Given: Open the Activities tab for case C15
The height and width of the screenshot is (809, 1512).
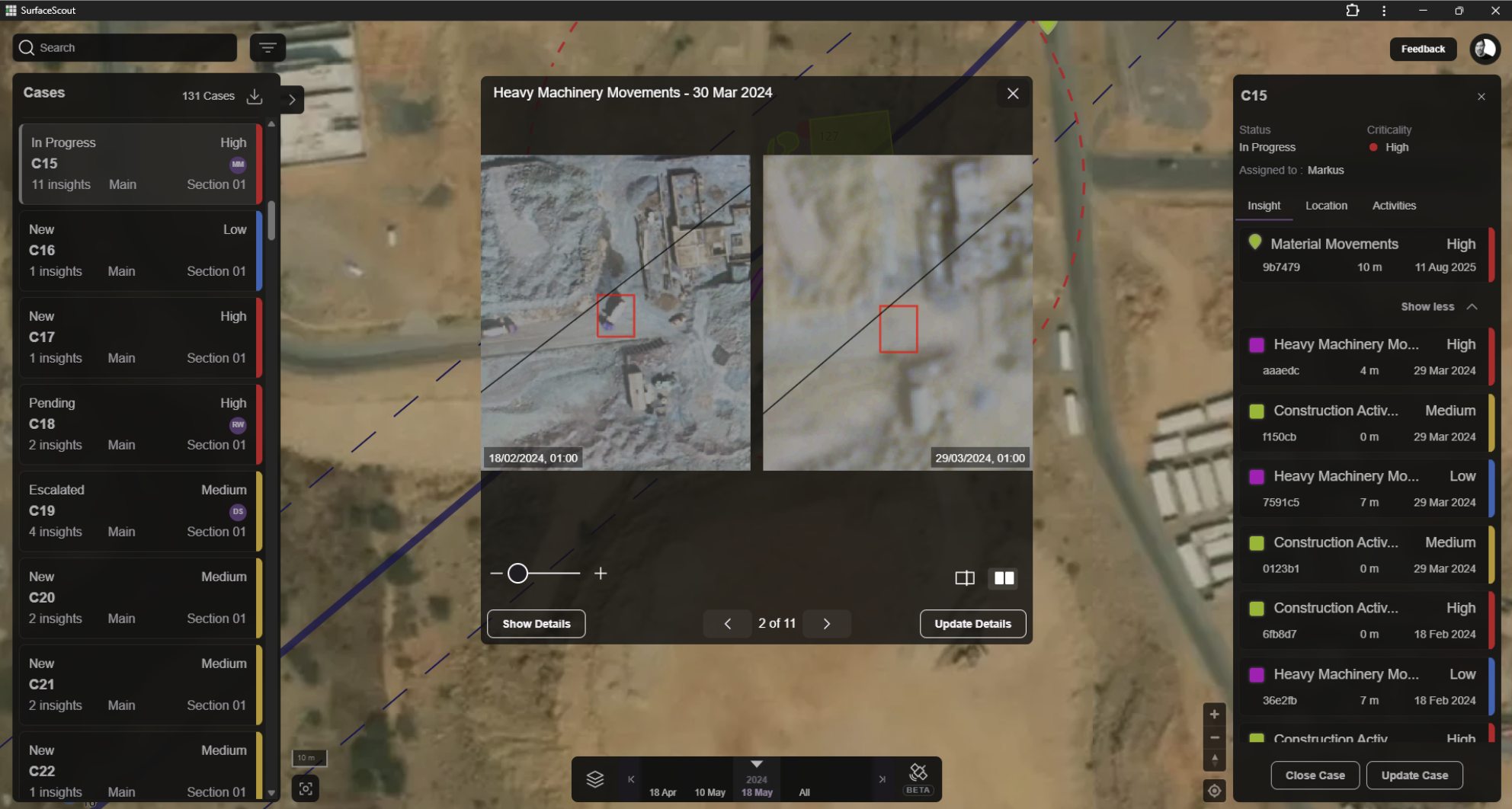Looking at the screenshot, I should tap(1394, 206).
